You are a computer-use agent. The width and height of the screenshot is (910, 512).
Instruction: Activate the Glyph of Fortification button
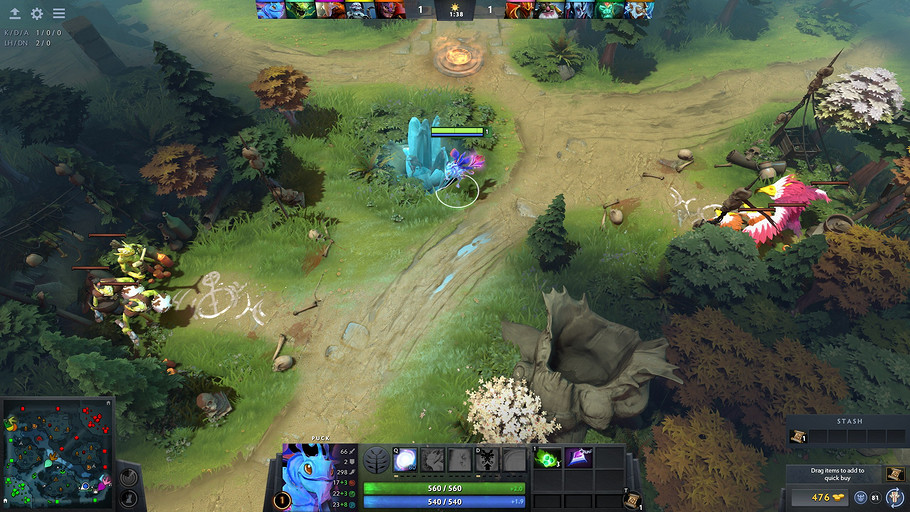point(129,497)
